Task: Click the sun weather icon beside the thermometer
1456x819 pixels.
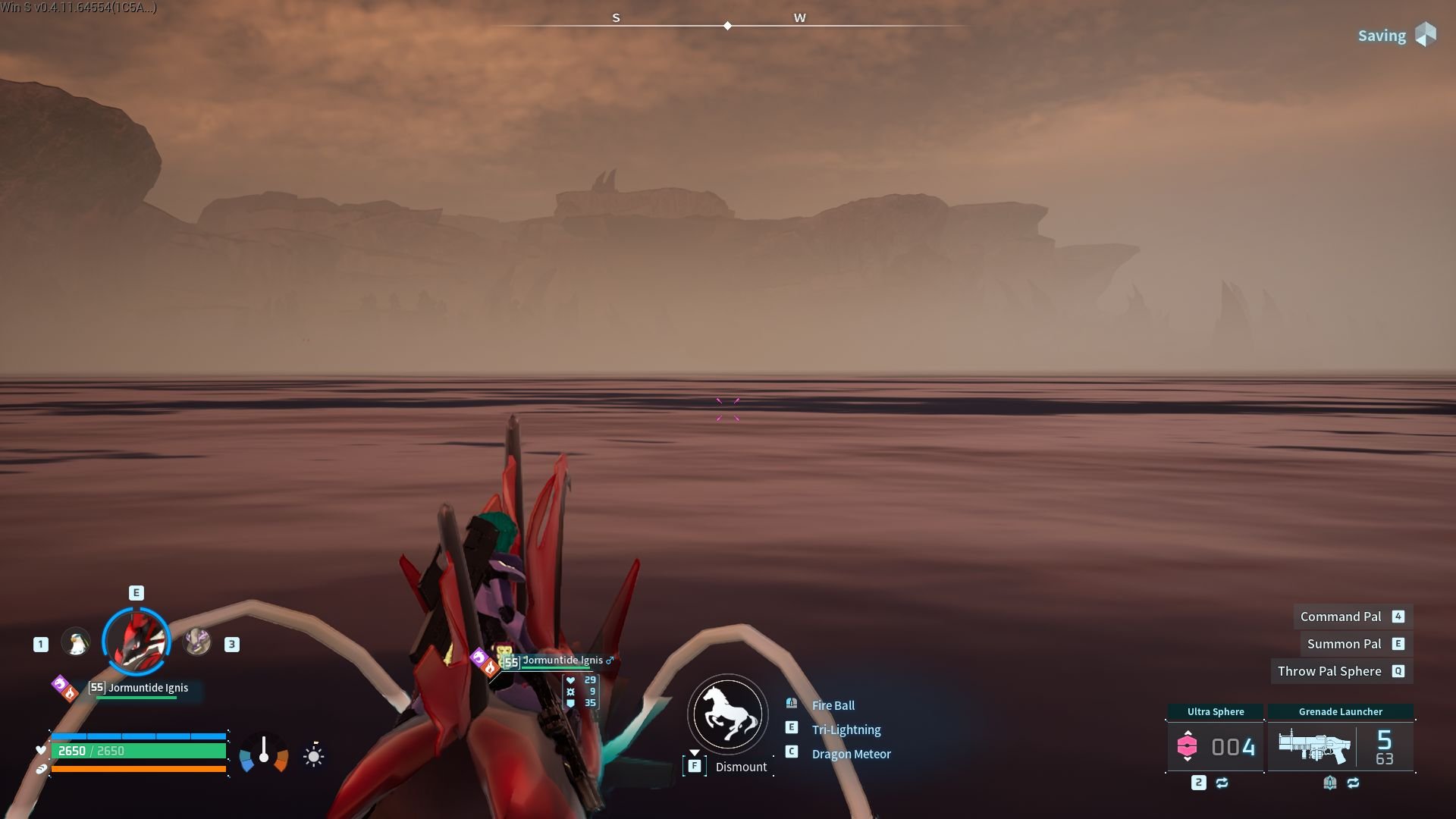Action: [312, 755]
